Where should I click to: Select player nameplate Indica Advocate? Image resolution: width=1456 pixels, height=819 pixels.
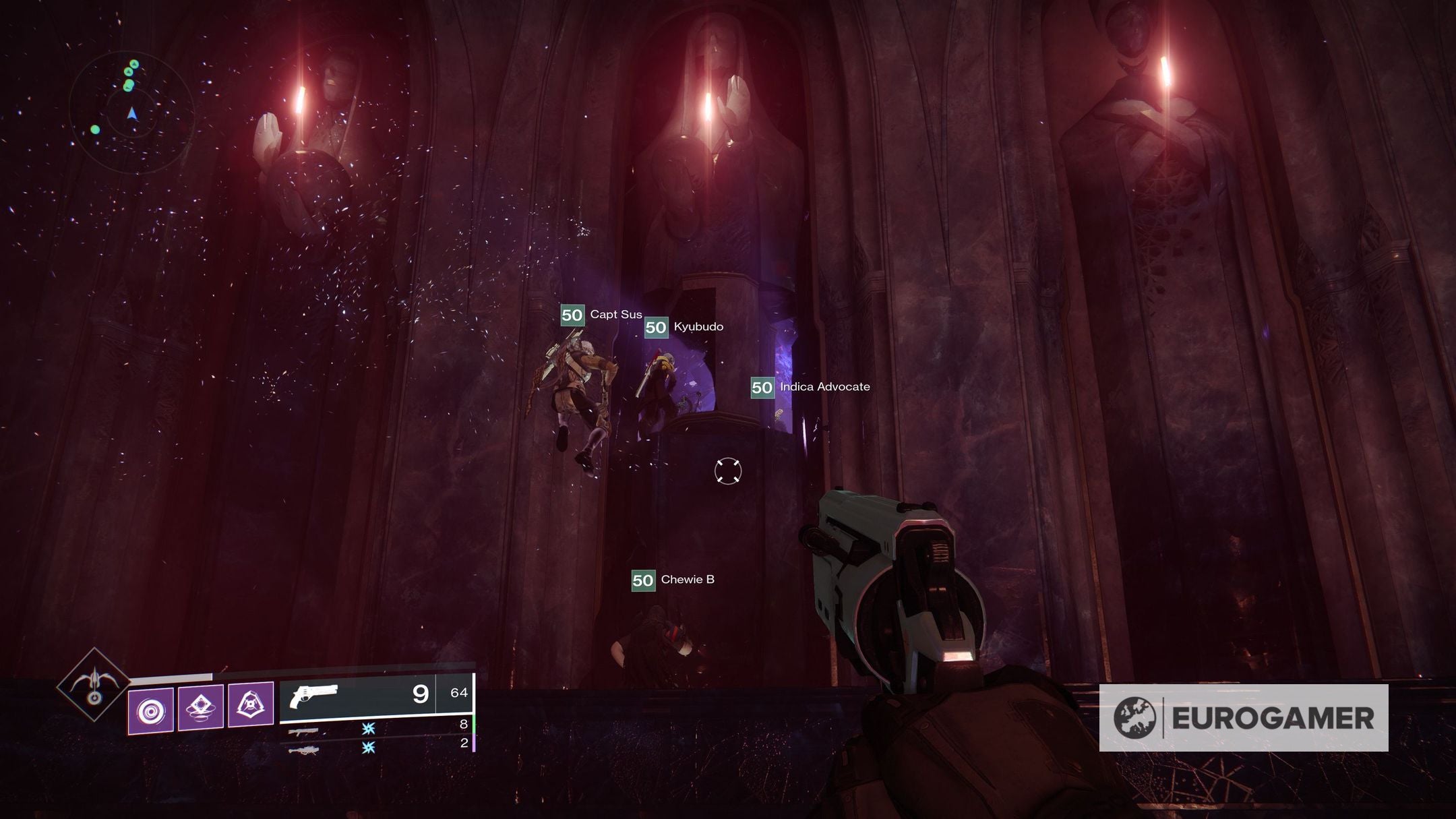810,387
